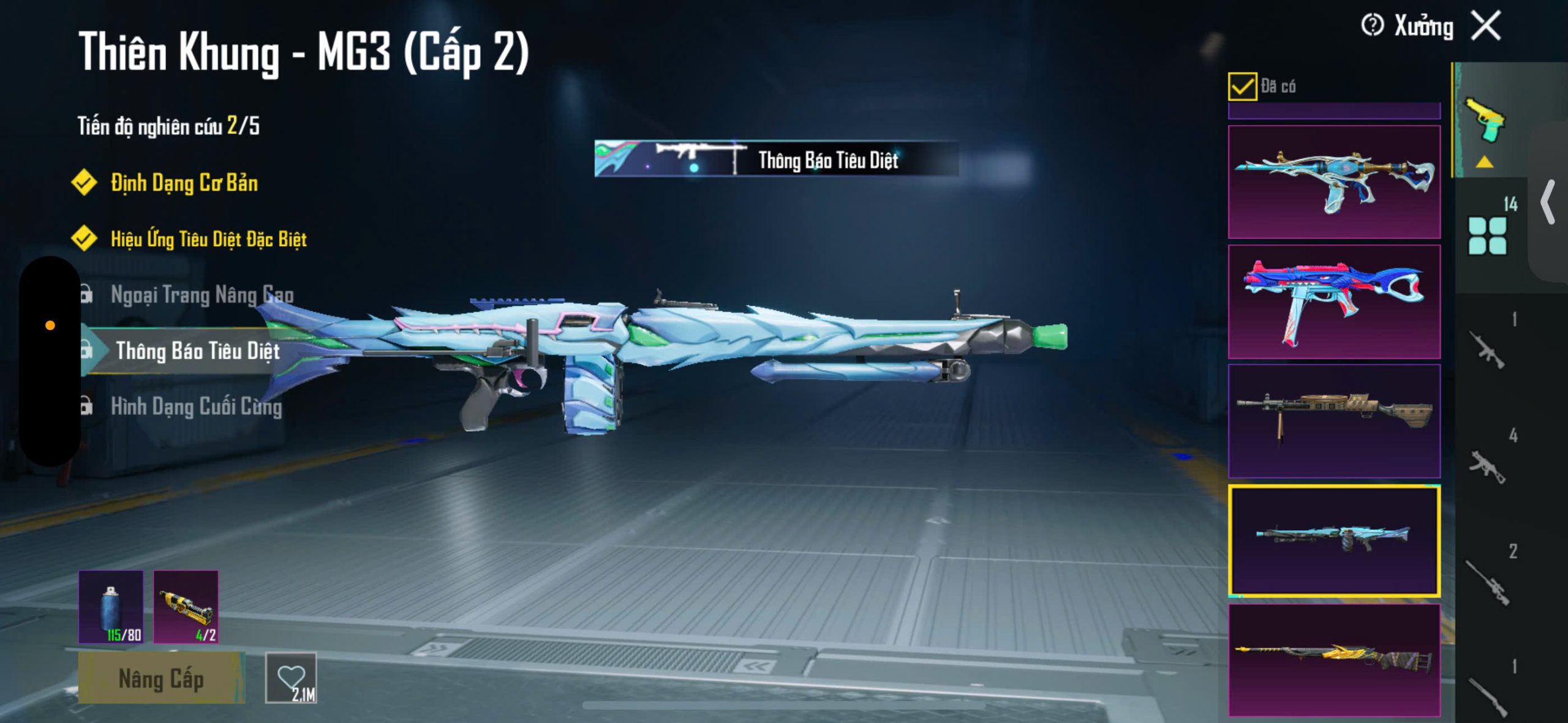Select the blue spray paint material slot

click(111, 607)
